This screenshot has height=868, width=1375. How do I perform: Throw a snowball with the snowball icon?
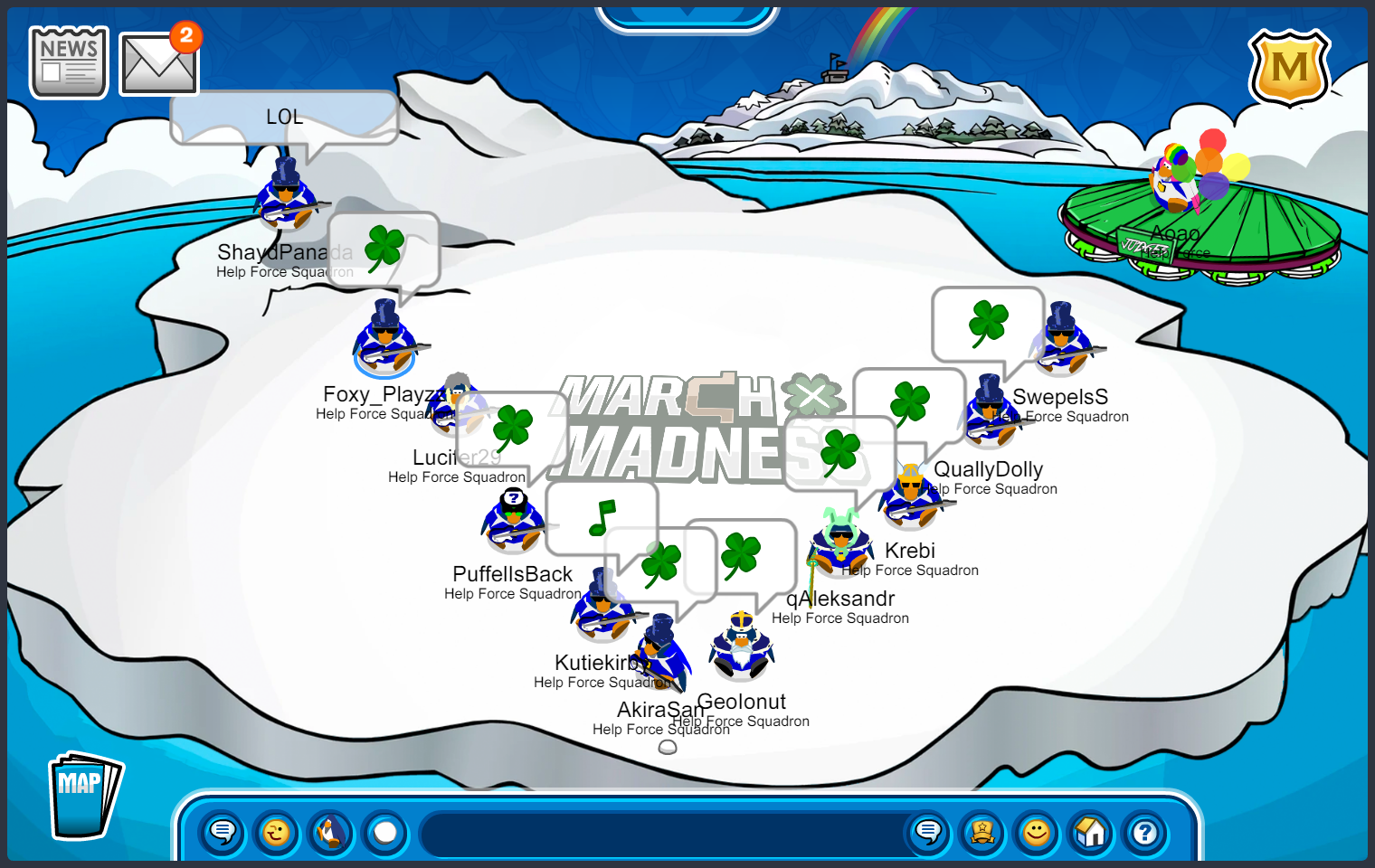pos(384,834)
